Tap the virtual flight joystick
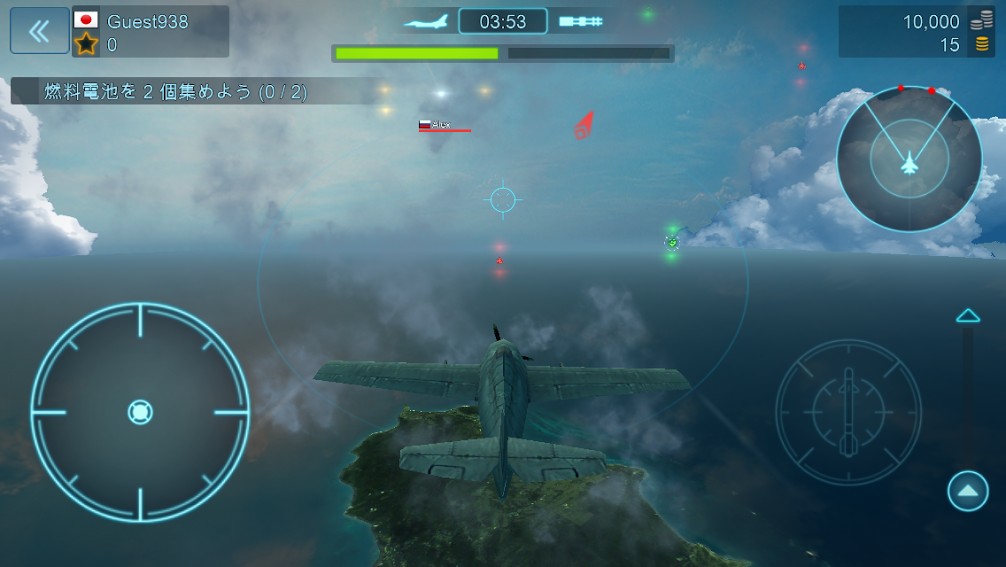The image size is (1006, 567). click(140, 412)
